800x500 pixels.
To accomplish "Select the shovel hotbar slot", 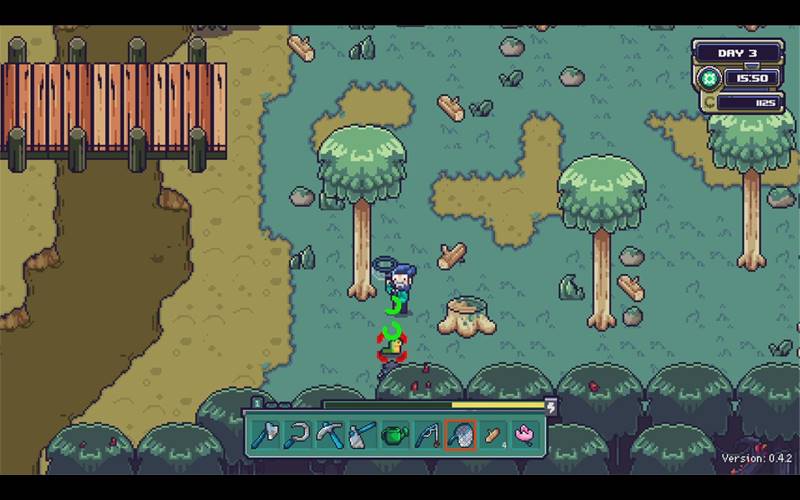I will tap(361, 435).
